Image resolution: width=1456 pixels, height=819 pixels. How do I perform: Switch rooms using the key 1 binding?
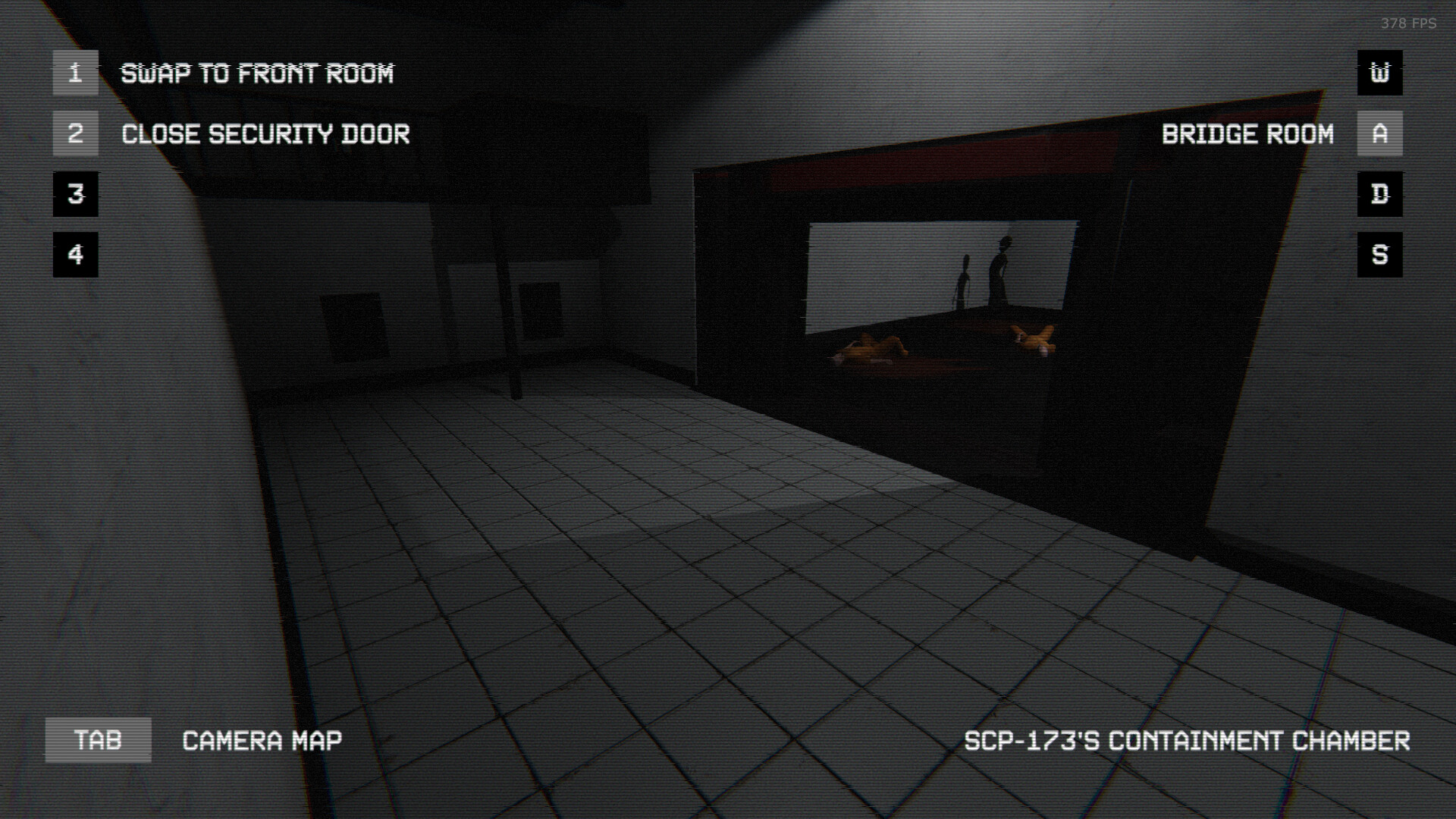(74, 73)
